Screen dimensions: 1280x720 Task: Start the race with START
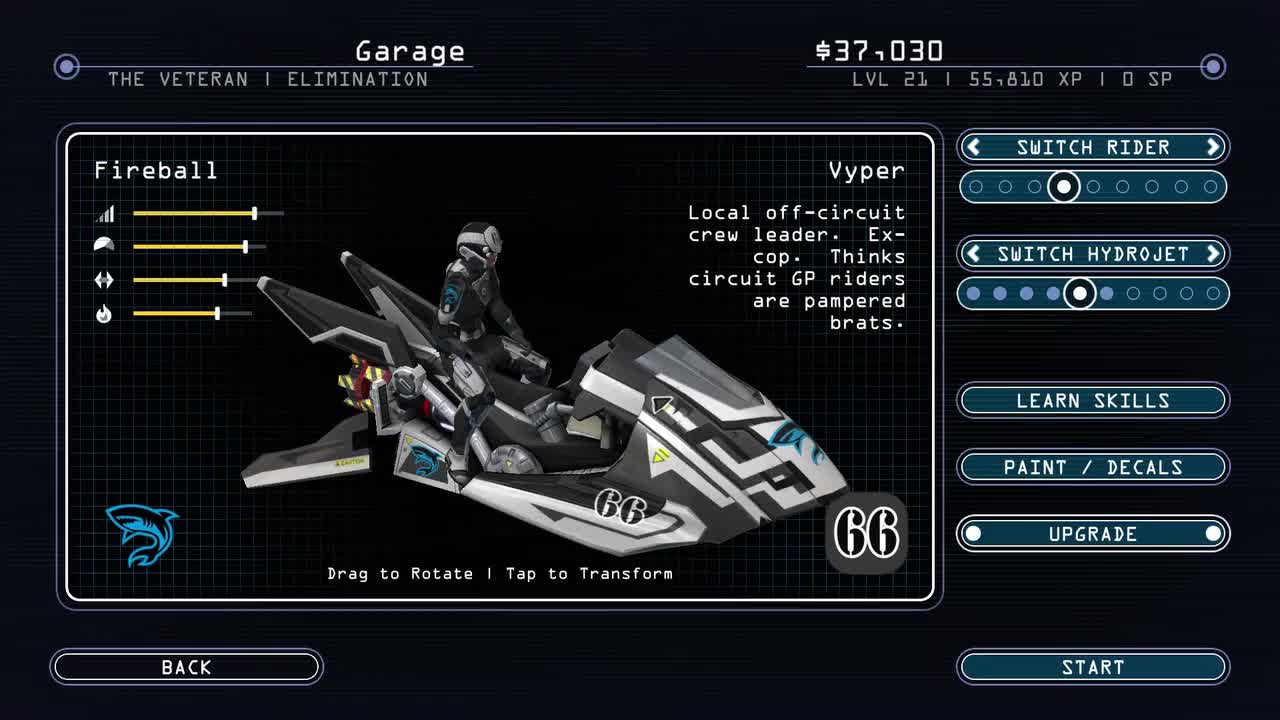[1092, 667]
